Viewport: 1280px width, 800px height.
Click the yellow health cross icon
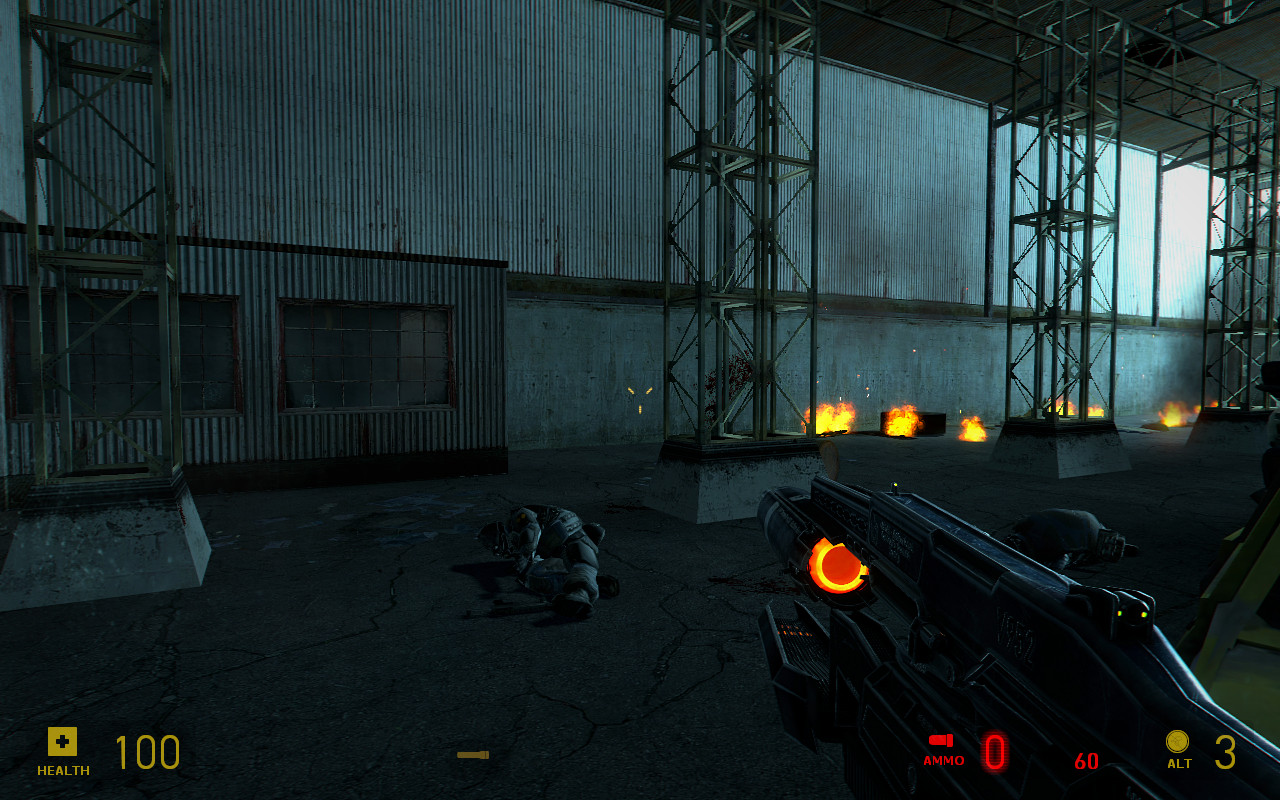(62, 742)
